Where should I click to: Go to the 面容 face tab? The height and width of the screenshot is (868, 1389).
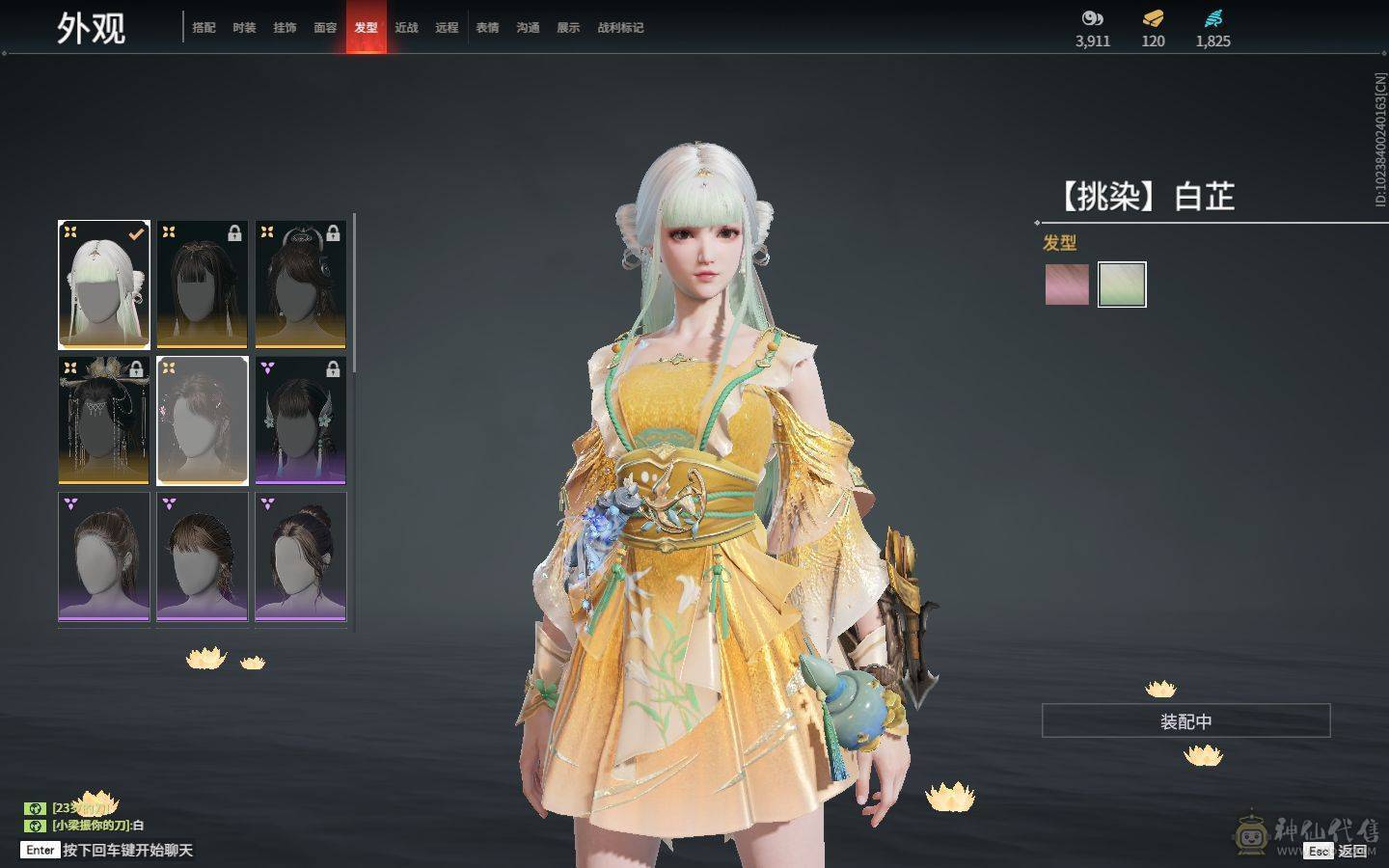(x=325, y=28)
